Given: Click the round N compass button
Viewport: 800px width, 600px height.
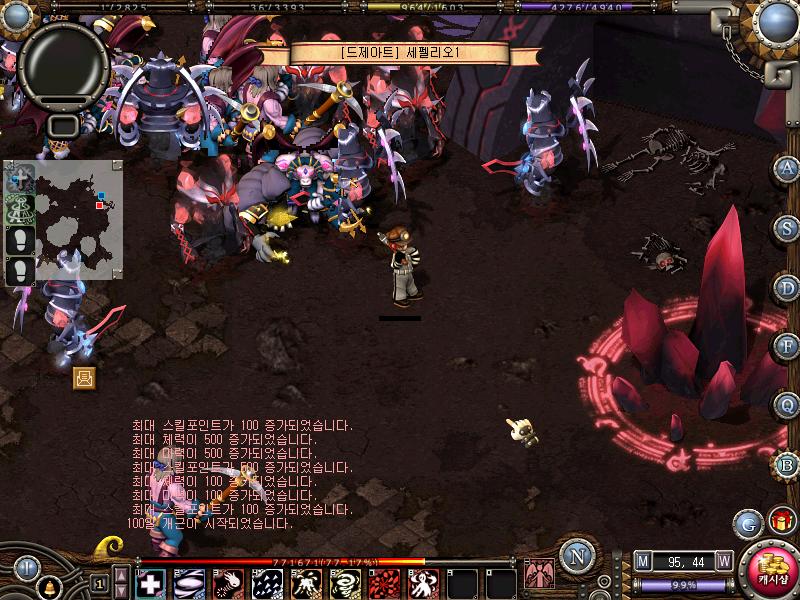Looking at the screenshot, I should pos(575,556).
